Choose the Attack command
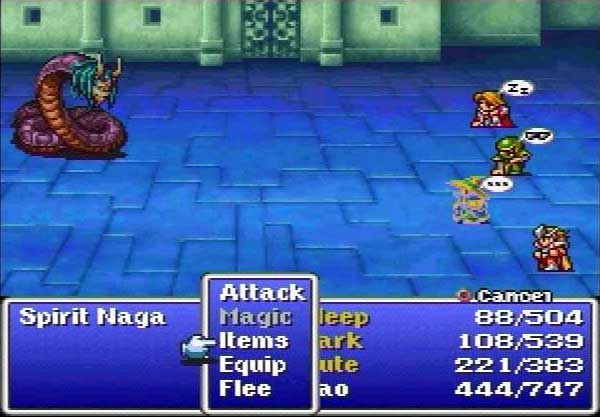Screen dimensions: 600x417 261,293
